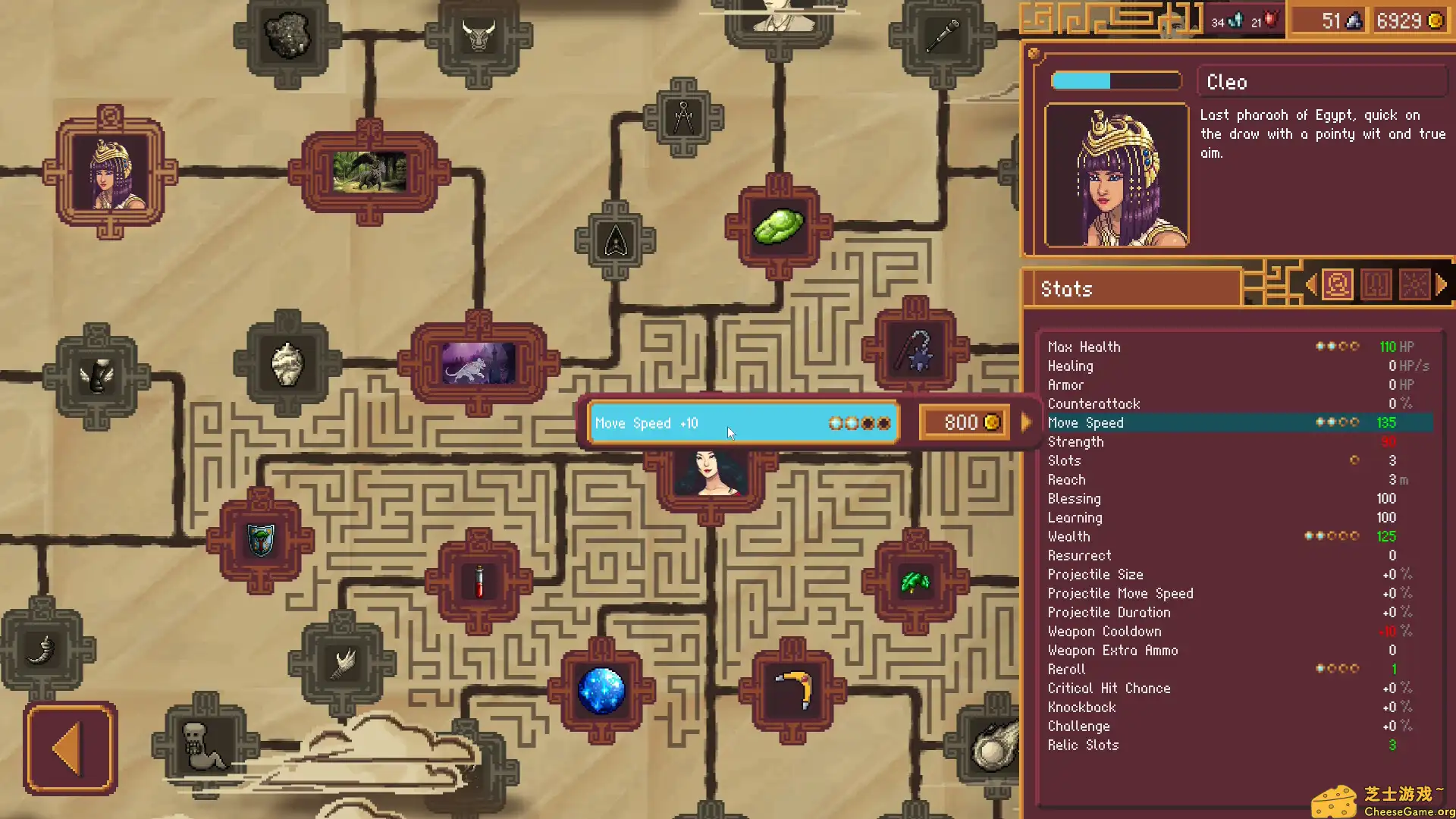The width and height of the screenshot is (1456, 819).
Task: Click previous arrow beside Stats tabs
Action: tap(1311, 284)
